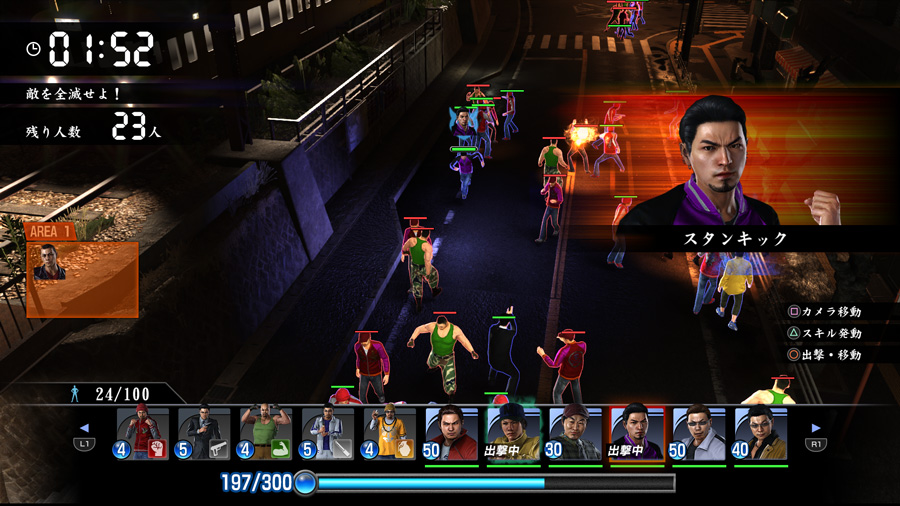Select the leader card costing 40

pyautogui.click(x=761, y=433)
